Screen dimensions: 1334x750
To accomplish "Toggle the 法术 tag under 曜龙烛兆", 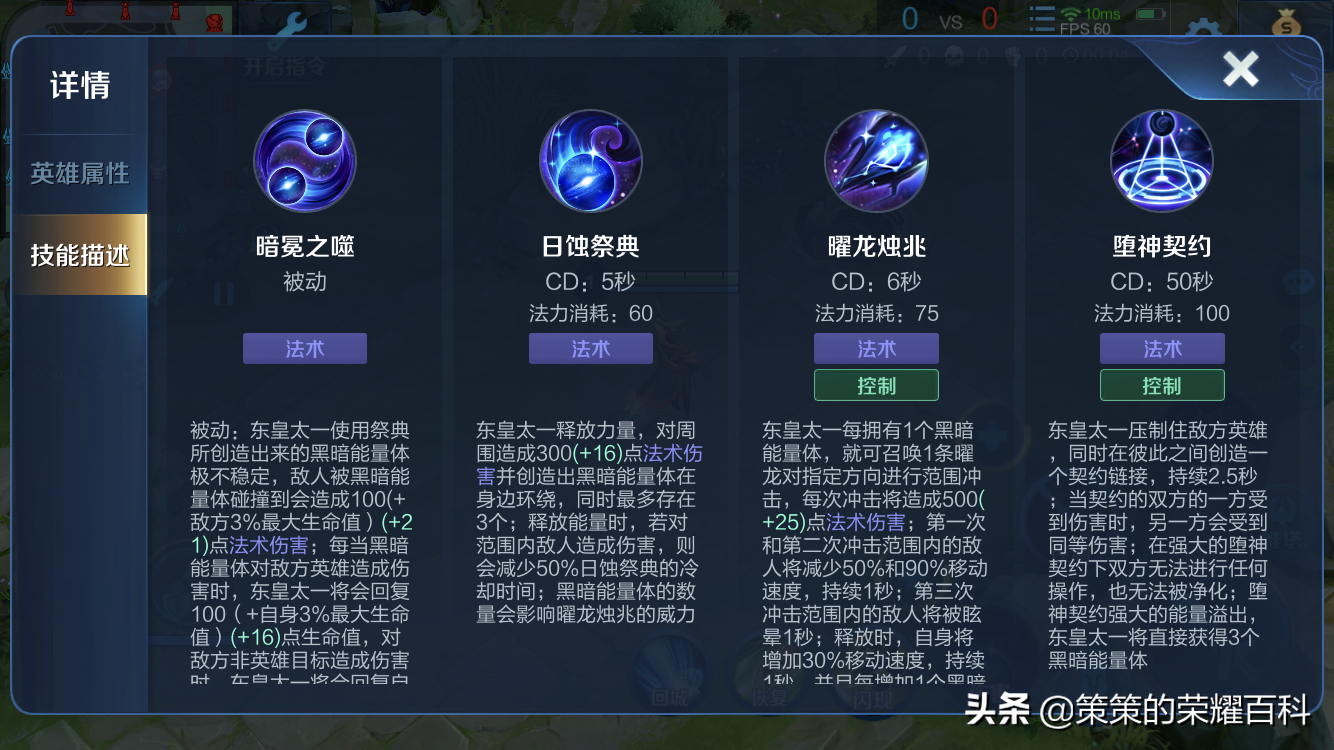I will click(876, 348).
